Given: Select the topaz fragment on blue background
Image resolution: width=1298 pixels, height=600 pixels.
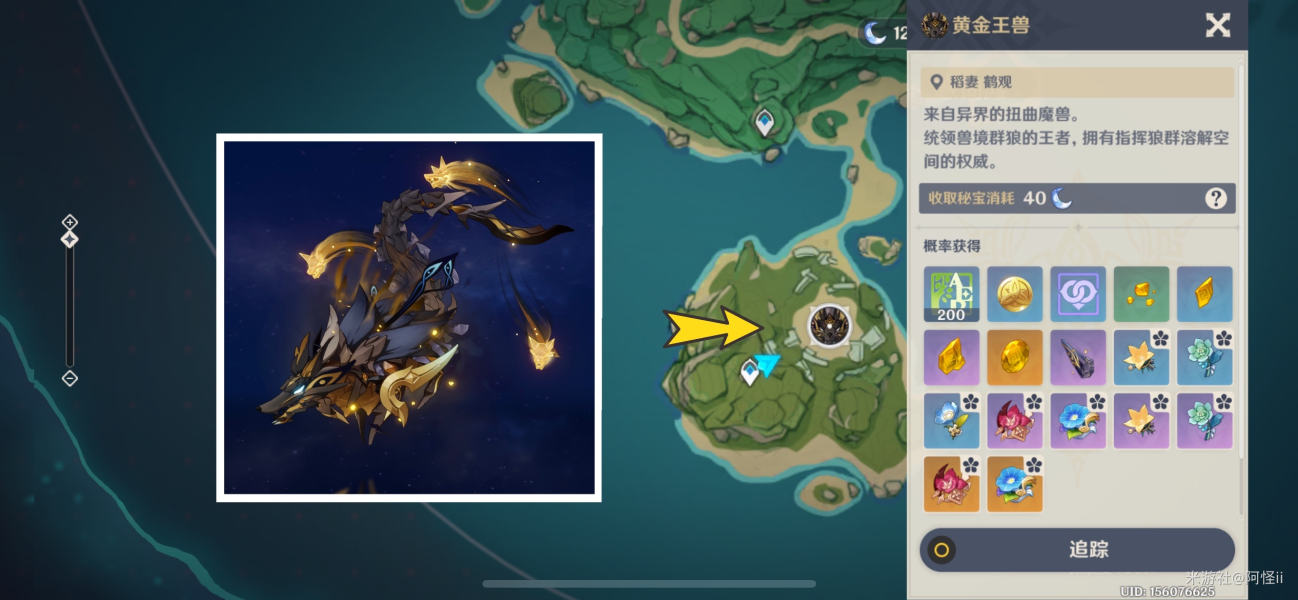Looking at the screenshot, I should (1204, 294).
